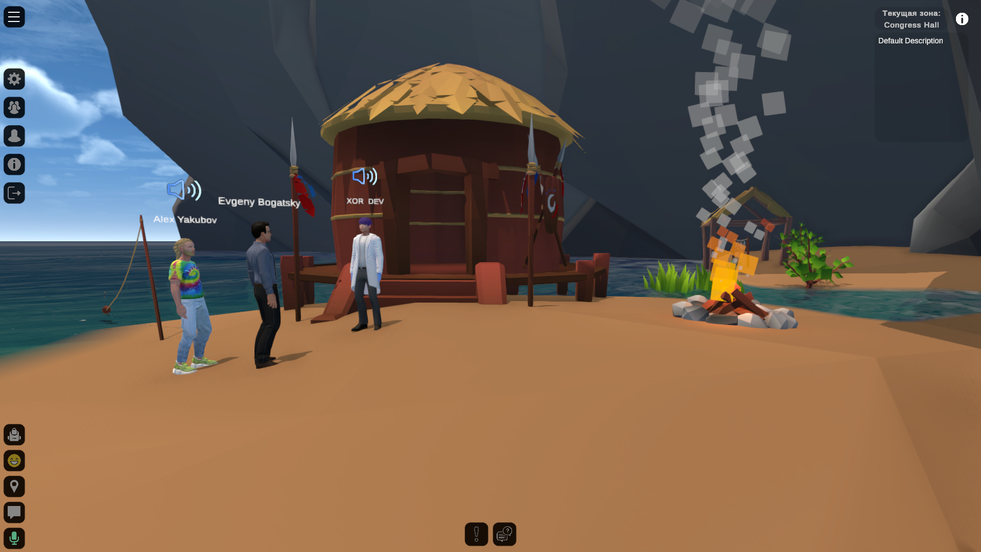Open the smiley face emotes button
The height and width of the screenshot is (552, 981).
(x=14, y=460)
